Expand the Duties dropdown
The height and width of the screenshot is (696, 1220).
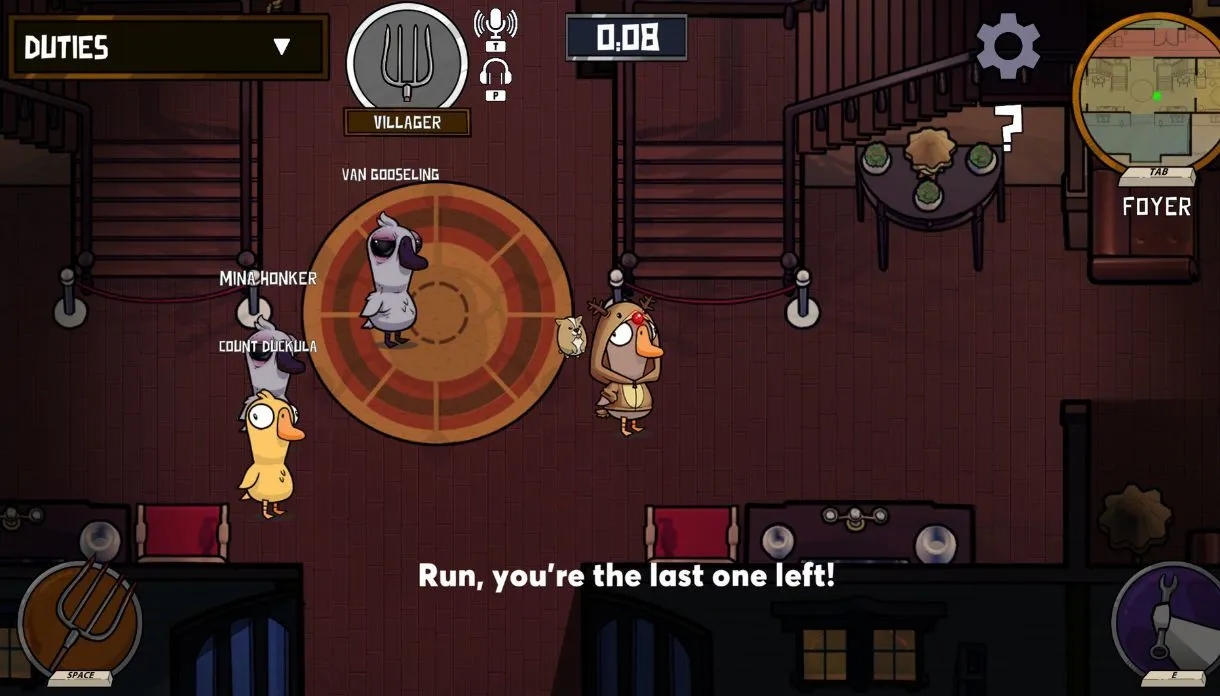(x=281, y=47)
